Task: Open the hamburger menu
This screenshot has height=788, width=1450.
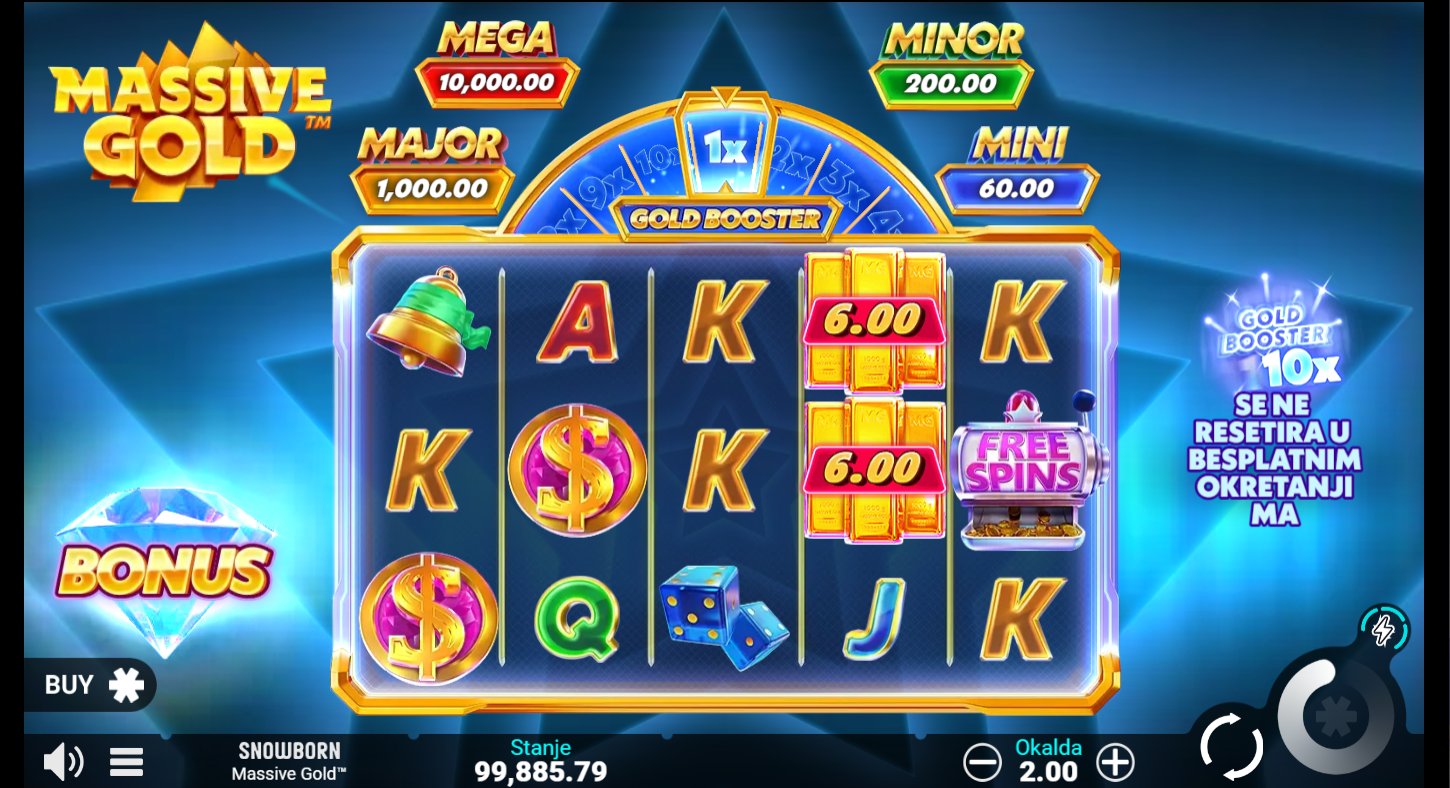Action: [x=126, y=763]
